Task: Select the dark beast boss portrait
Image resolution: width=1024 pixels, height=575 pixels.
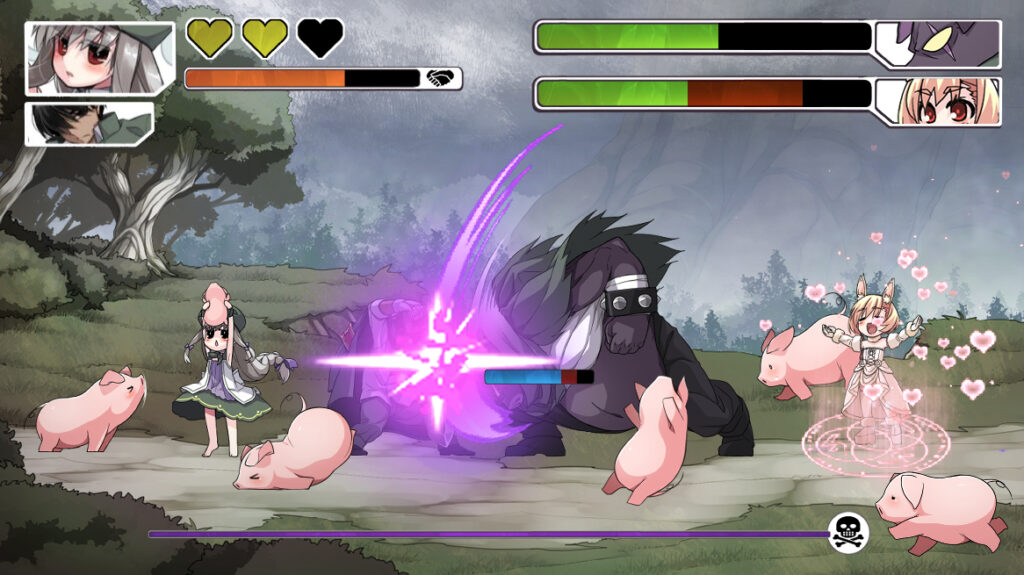Action: (940, 43)
